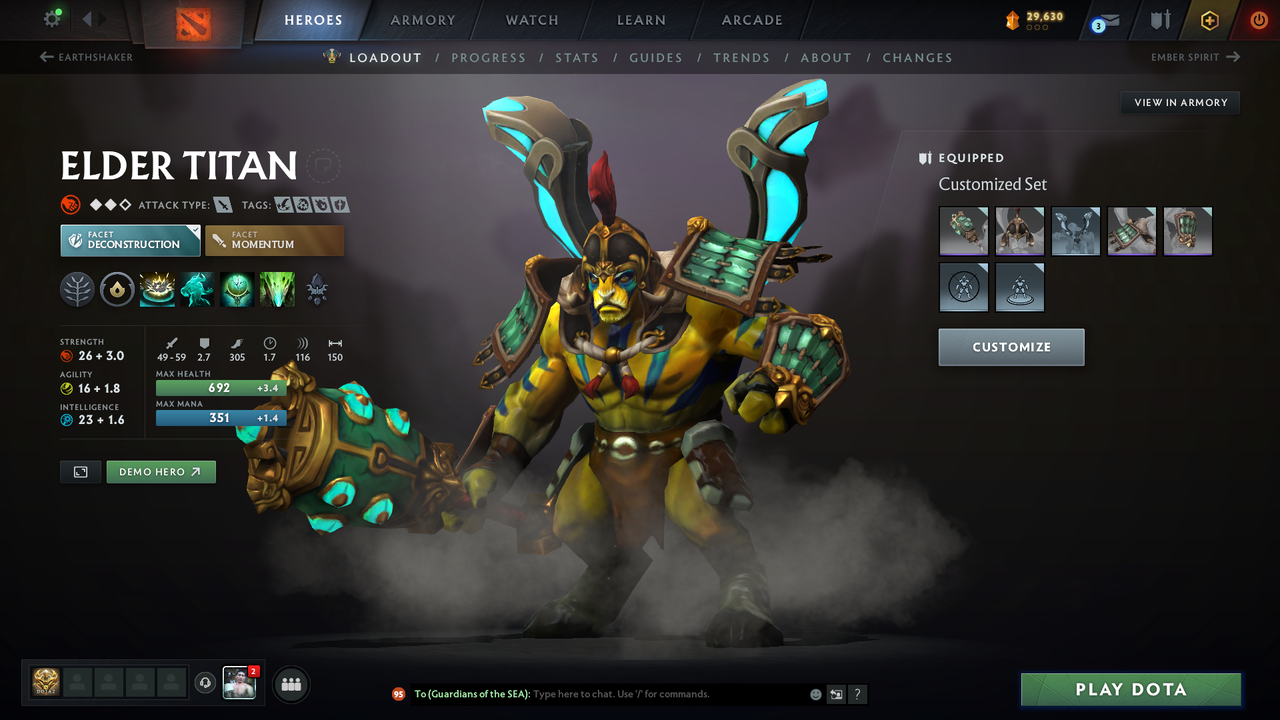The image size is (1280, 720).
Task: Click the Astral Spirit ability icon
Action: coord(196,289)
